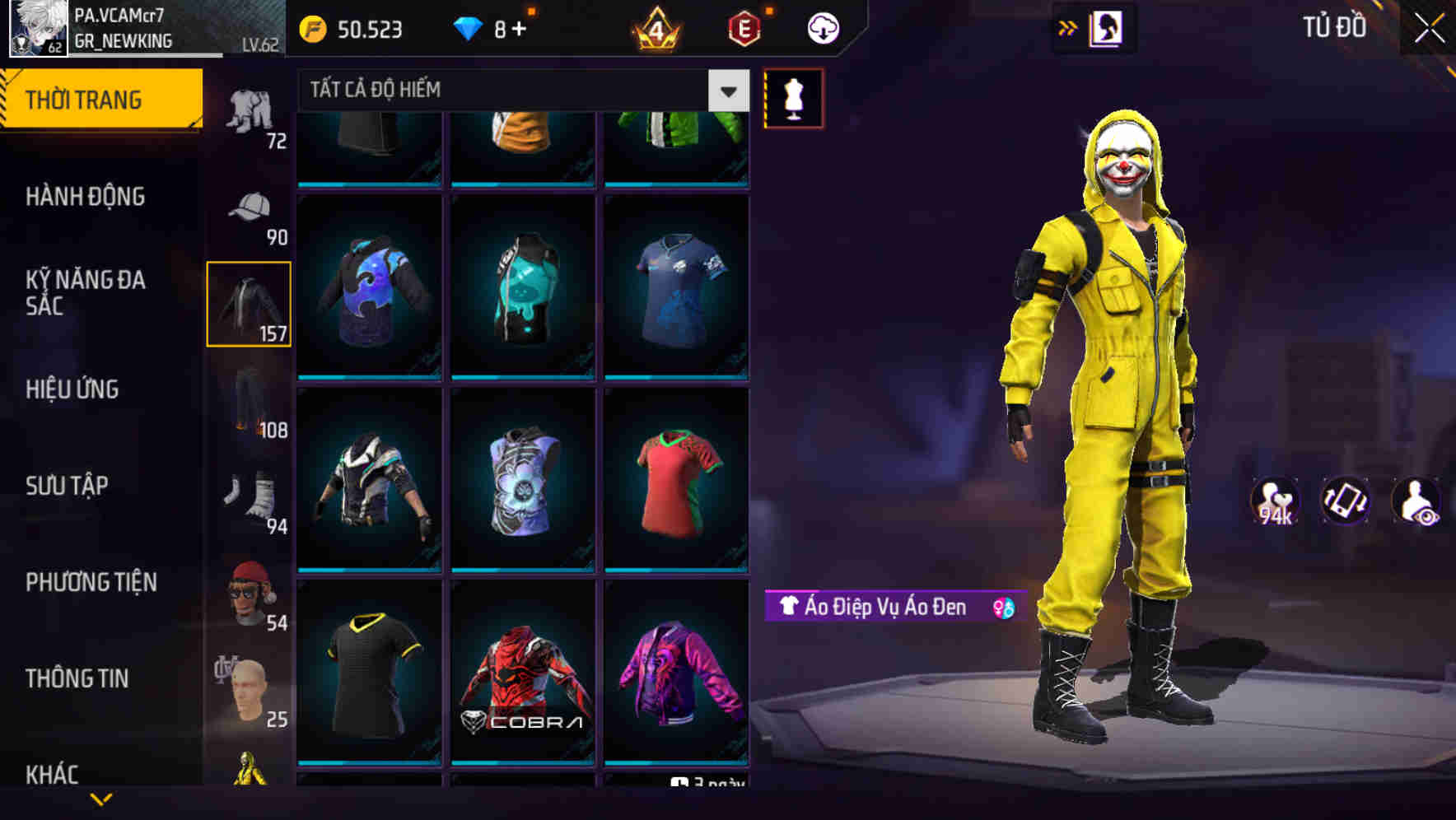Open the rank badge with number 4
The height and width of the screenshot is (820, 1456).
(x=655, y=28)
